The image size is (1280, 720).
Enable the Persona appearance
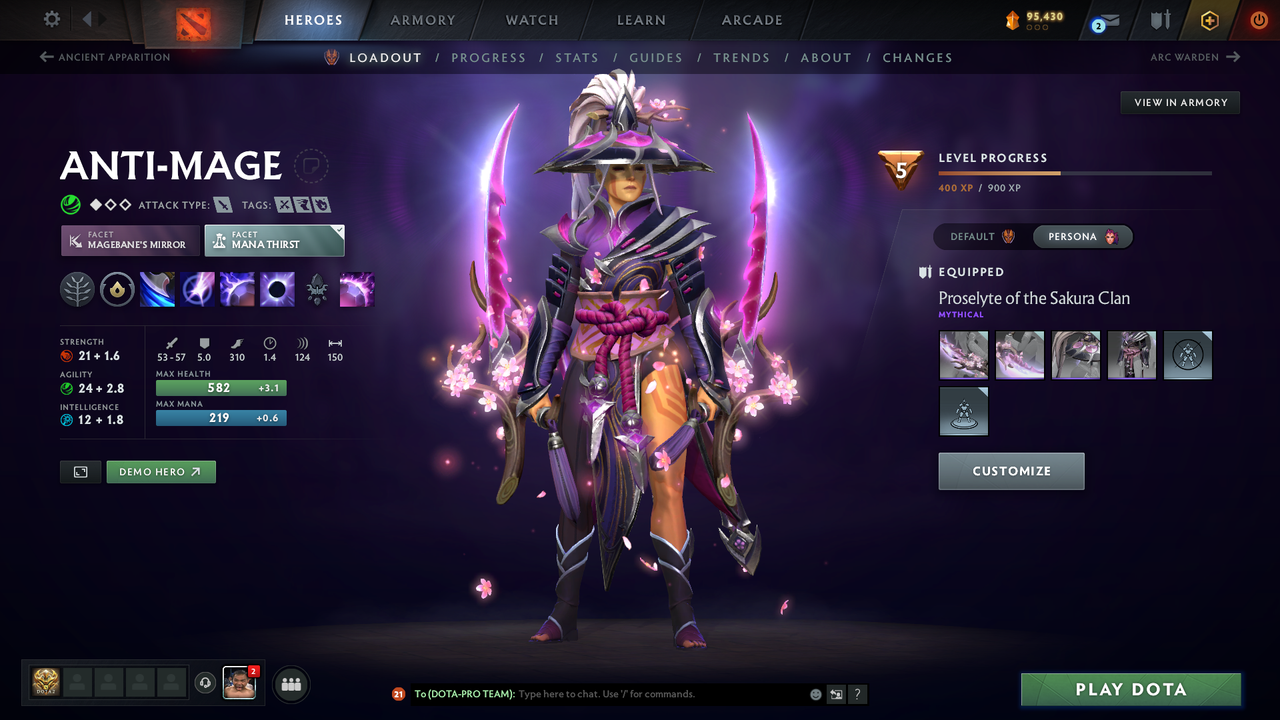[x=1083, y=236]
